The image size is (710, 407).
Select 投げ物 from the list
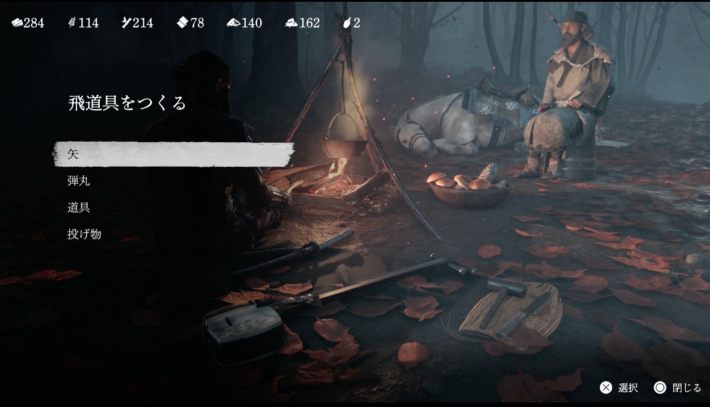84,234
